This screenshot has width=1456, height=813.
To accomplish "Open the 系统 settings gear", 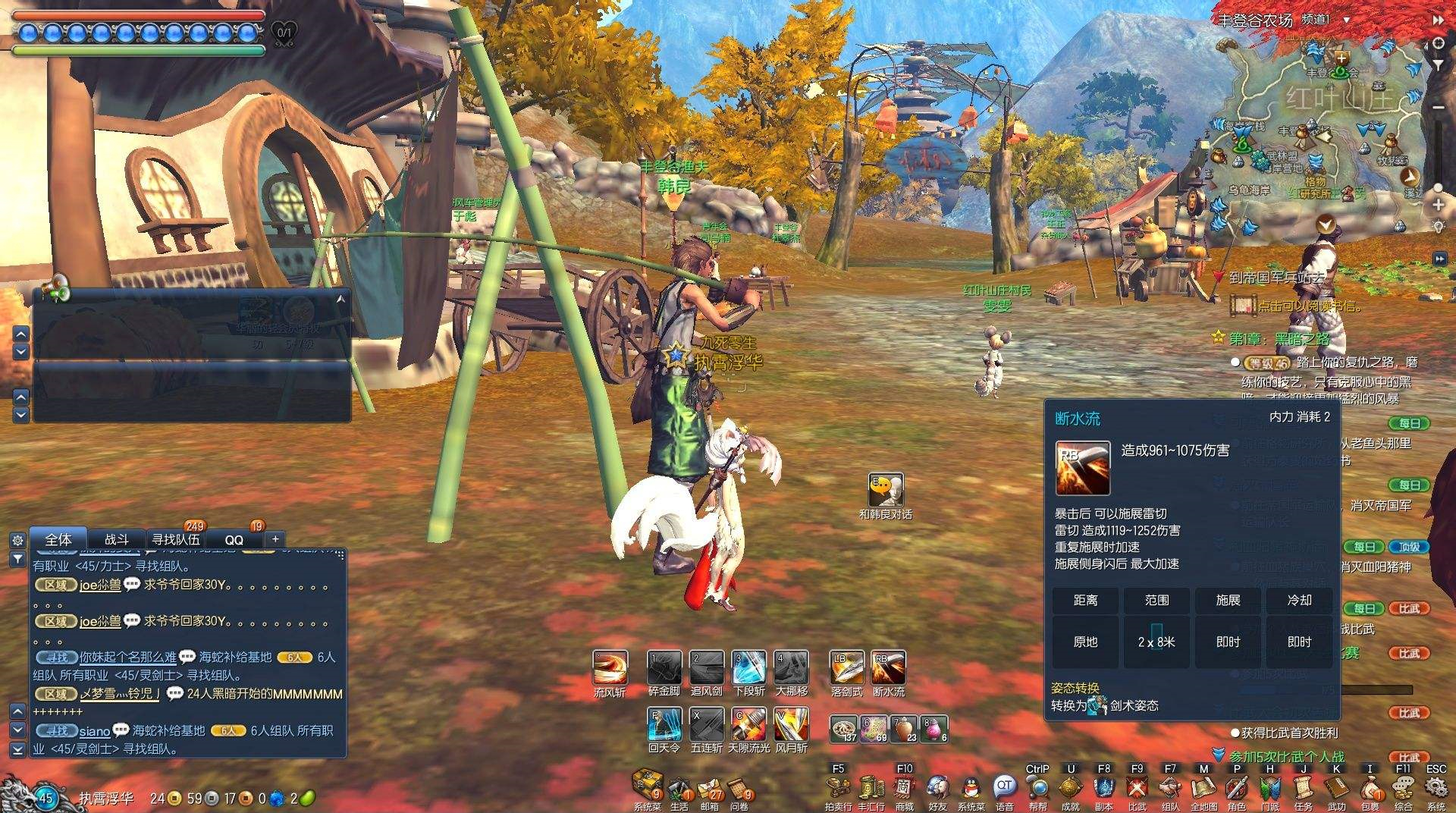I will 1436,789.
